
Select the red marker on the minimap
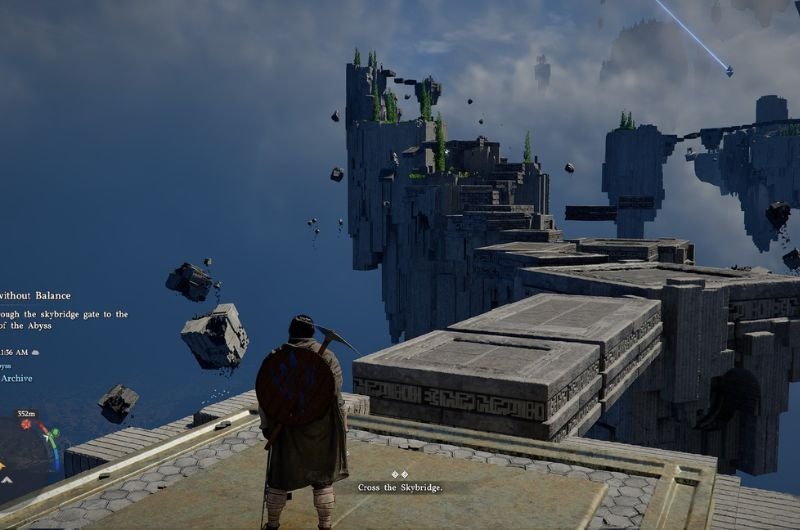click(x=27, y=425)
